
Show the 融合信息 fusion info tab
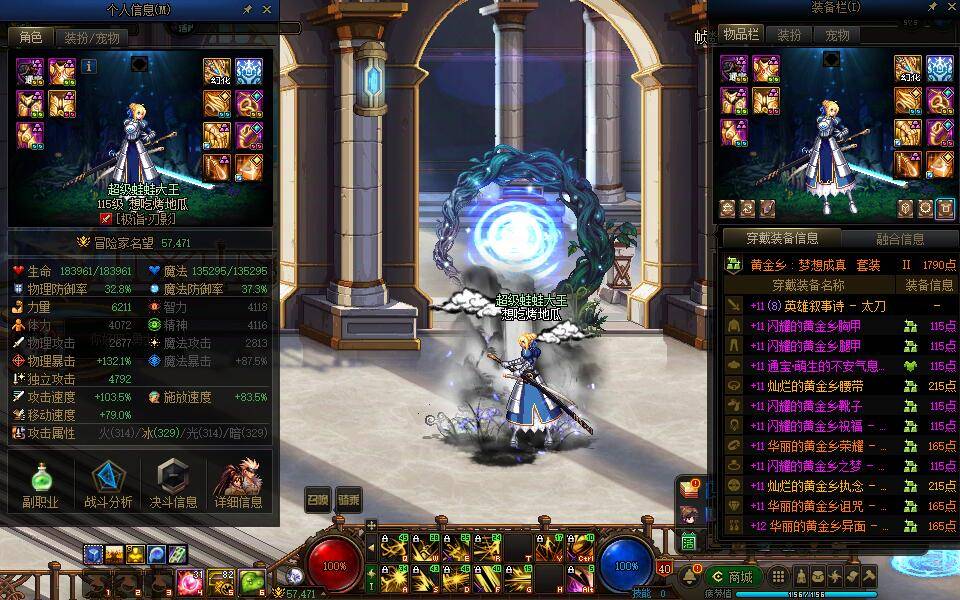899,239
